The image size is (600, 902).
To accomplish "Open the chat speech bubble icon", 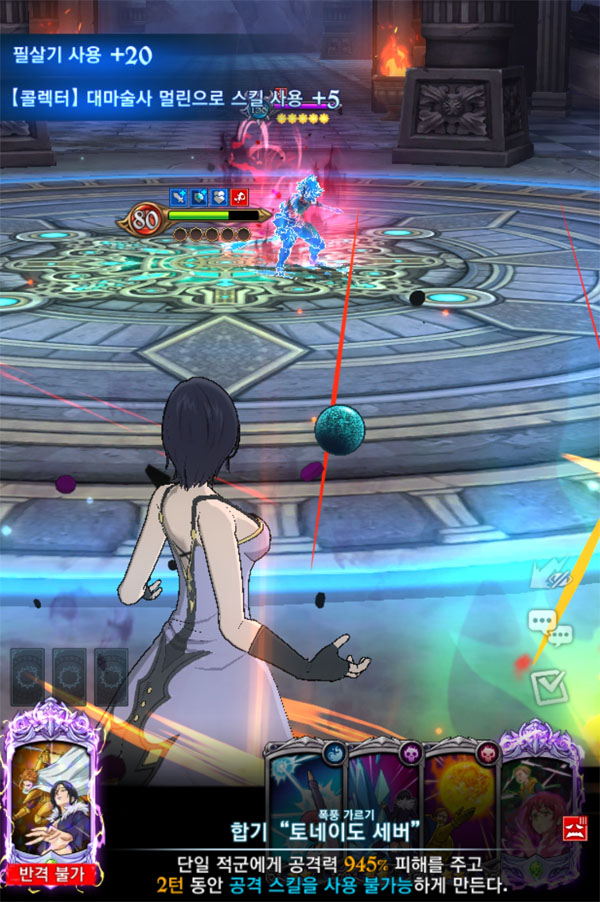I will (547, 626).
